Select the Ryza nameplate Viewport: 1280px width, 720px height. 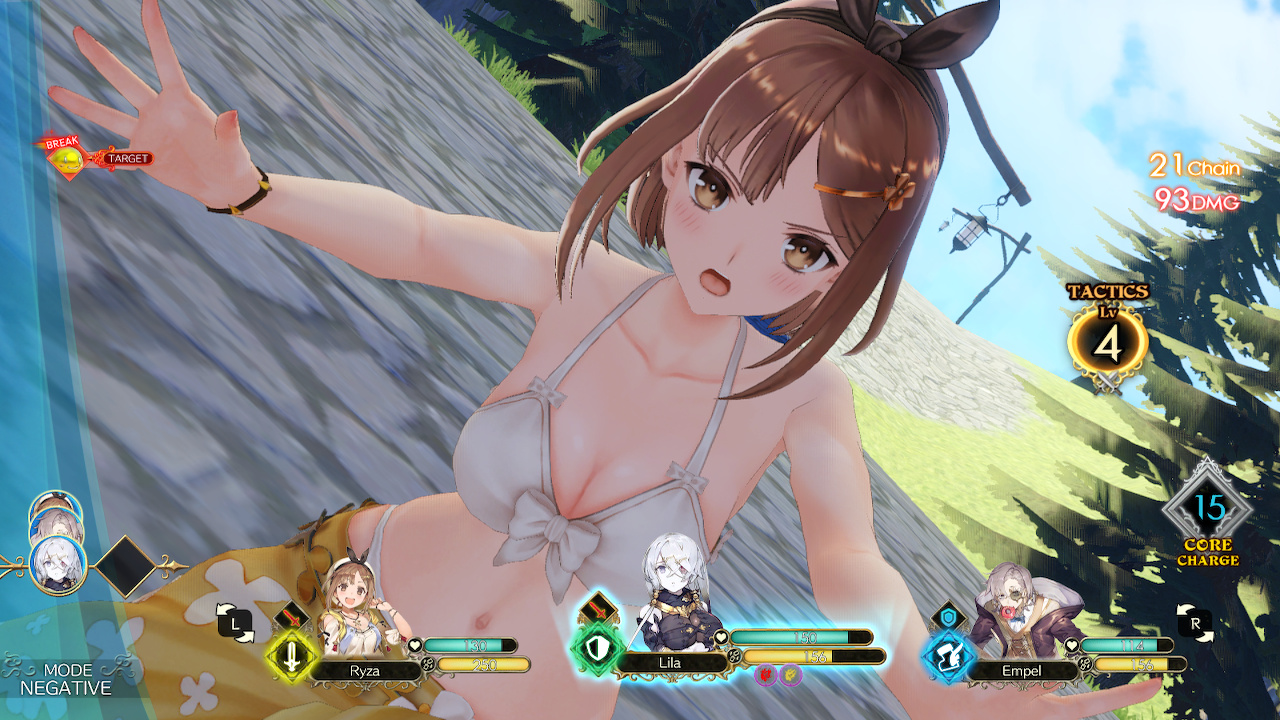click(365, 670)
